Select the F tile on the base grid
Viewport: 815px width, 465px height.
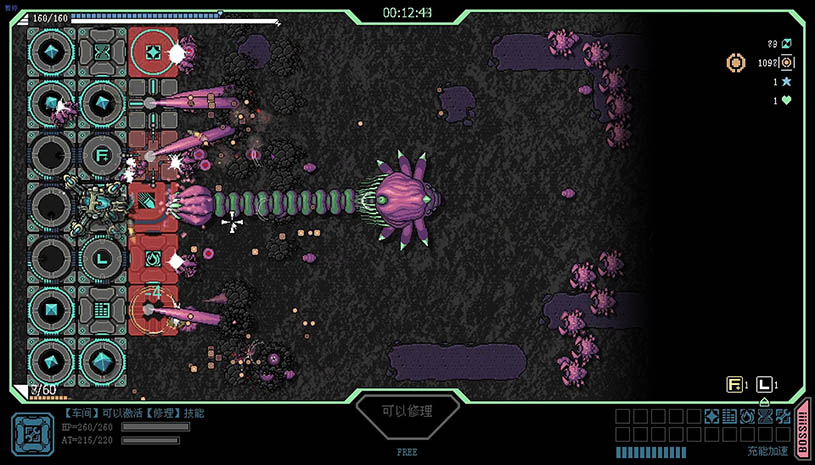(102, 155)
